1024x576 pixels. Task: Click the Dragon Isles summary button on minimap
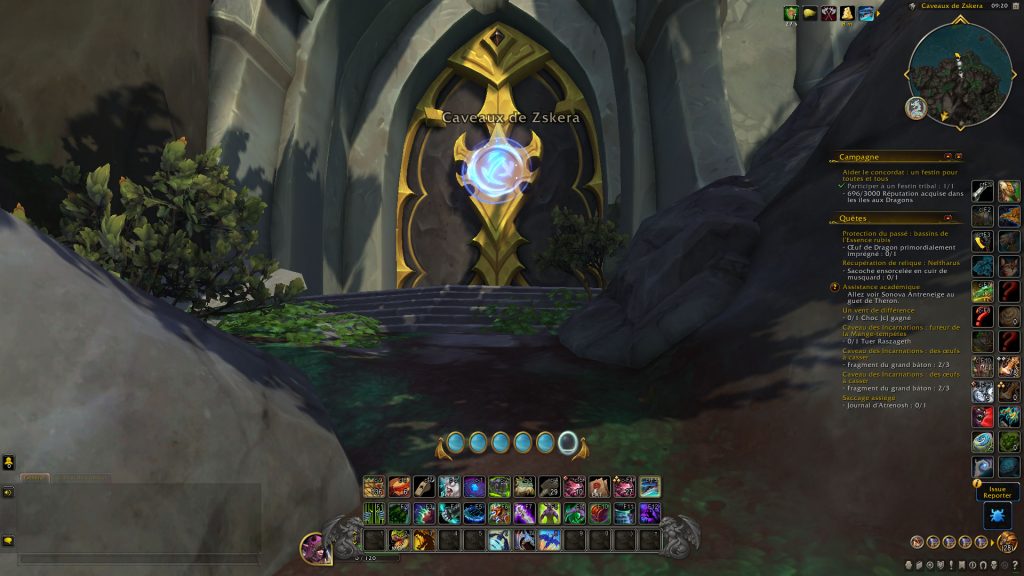pyautogui.click(x=915, y=107)
